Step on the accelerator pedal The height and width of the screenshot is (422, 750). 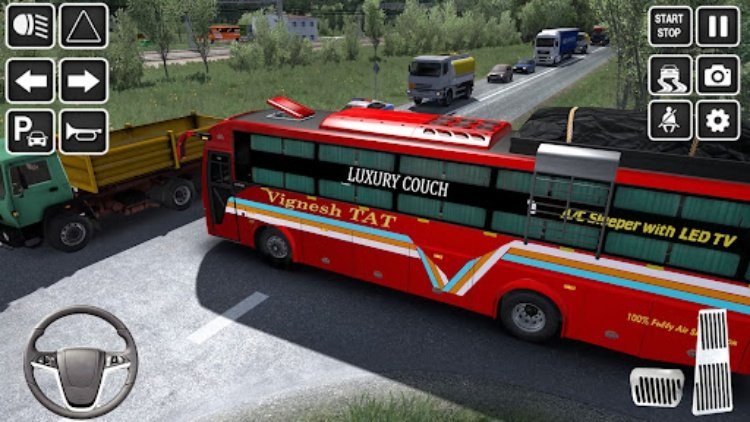pyautogui.click(x=713, y=361)
